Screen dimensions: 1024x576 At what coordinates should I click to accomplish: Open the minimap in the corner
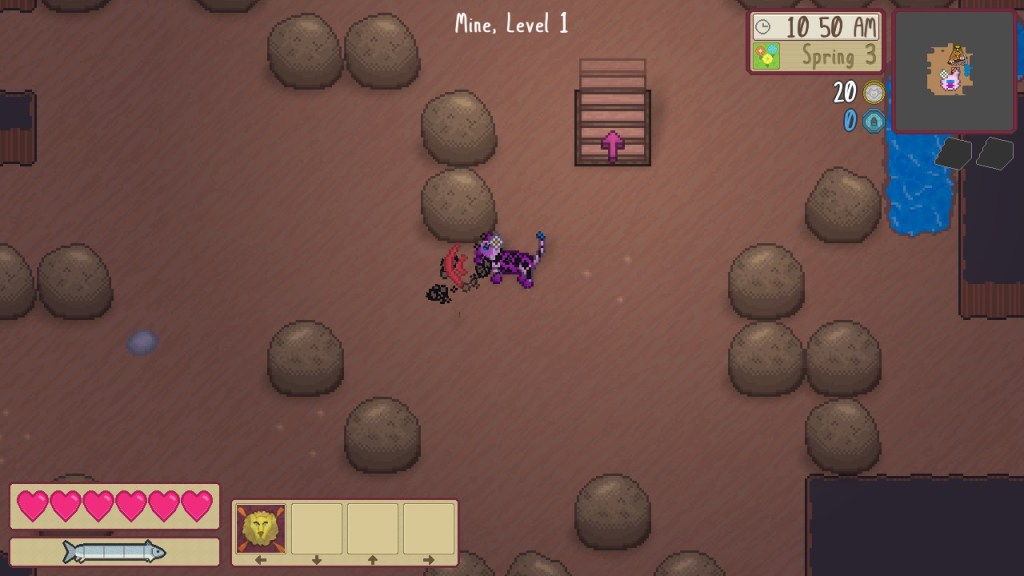(953, 72)
